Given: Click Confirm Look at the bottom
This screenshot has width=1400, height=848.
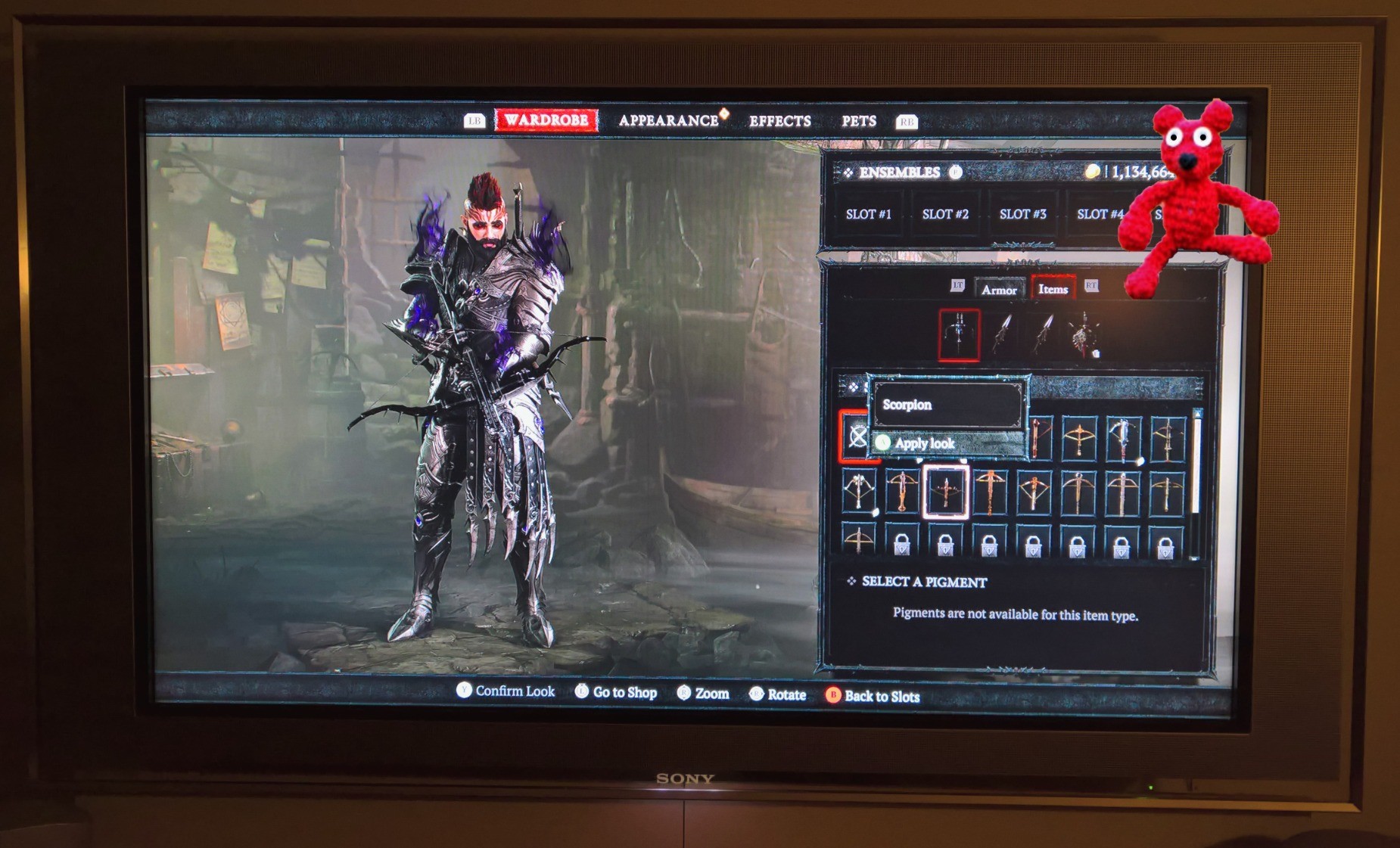Looking at the screenshot, I should (506, 691).
